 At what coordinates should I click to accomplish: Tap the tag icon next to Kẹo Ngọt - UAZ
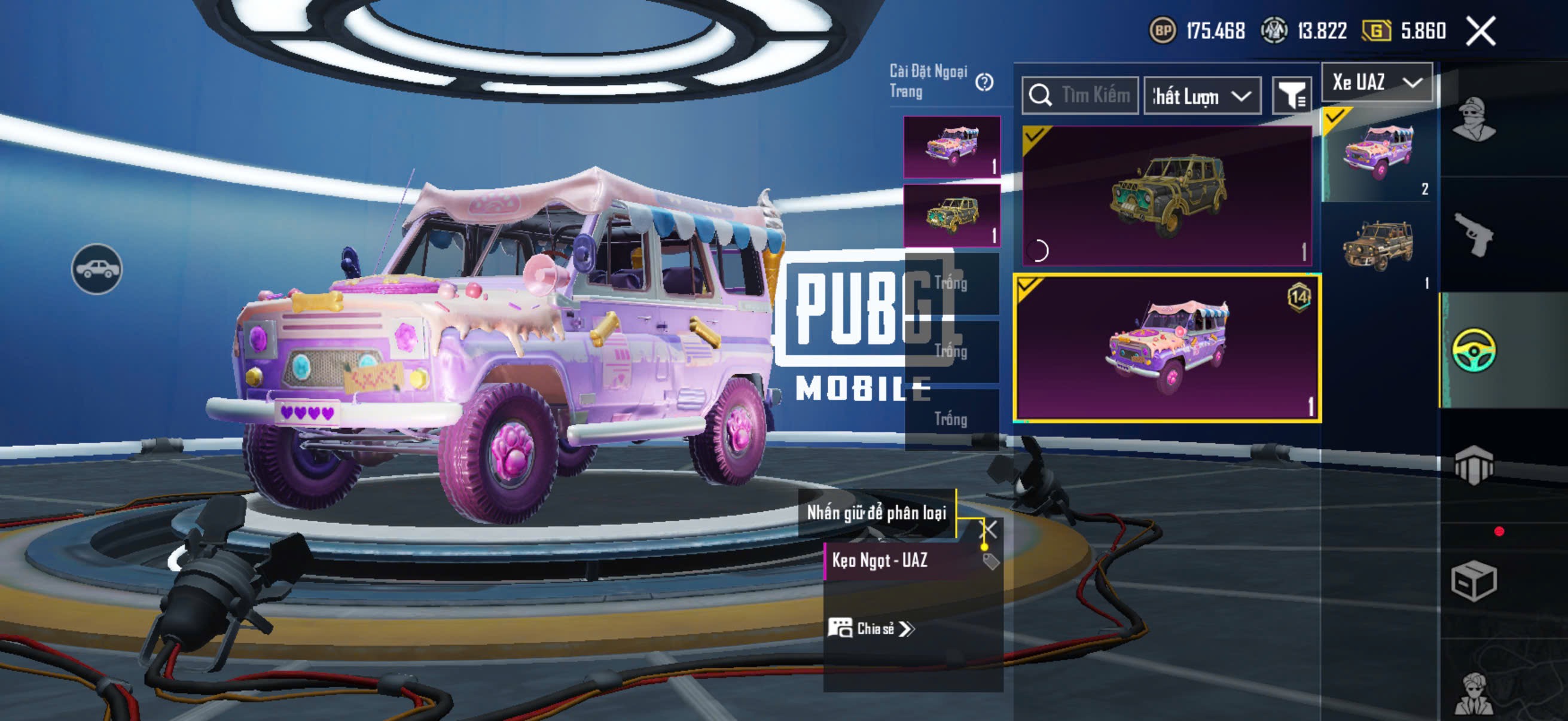[x=991, y=561]
